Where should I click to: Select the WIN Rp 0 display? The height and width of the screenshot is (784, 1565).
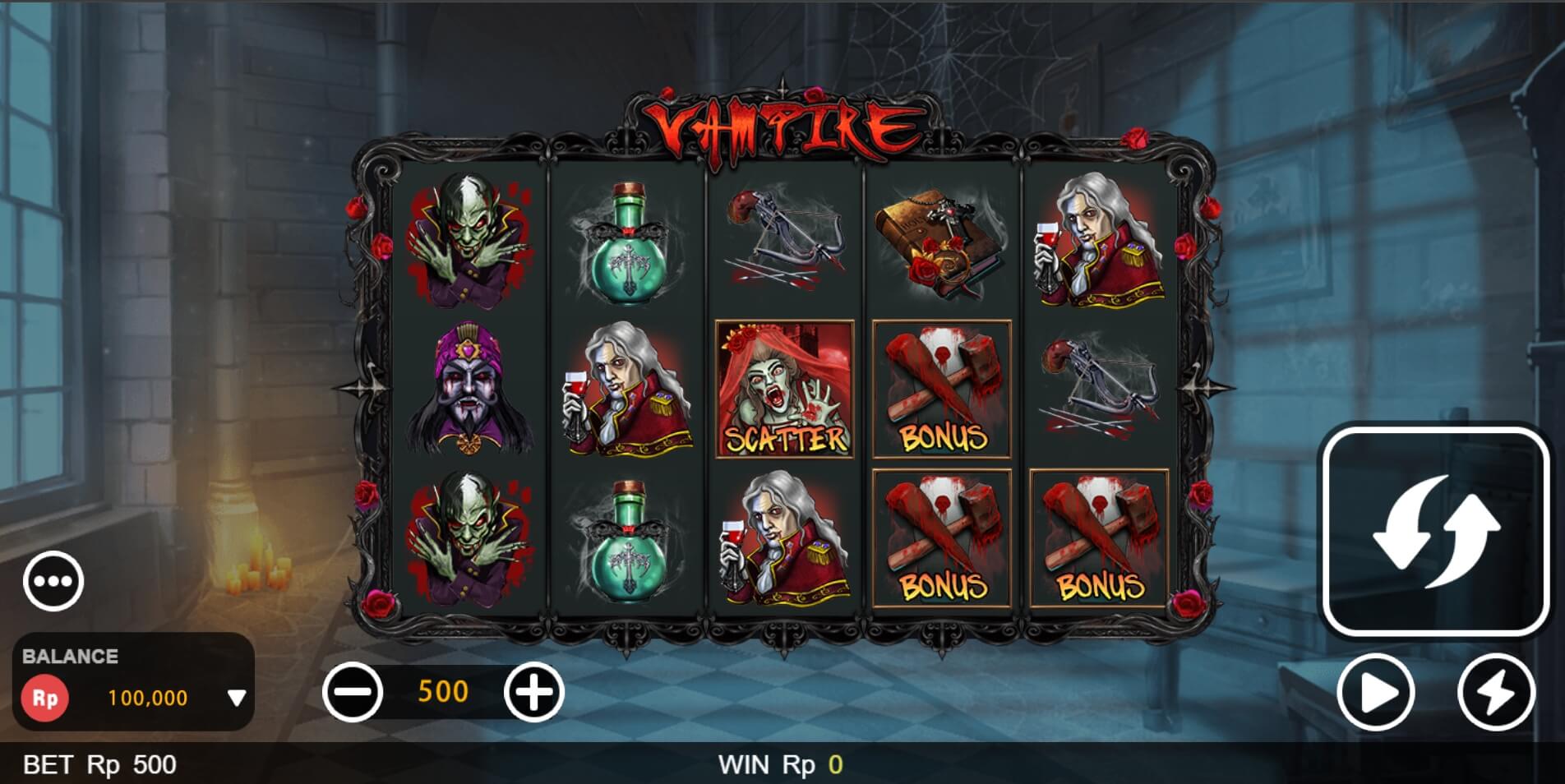782,764
